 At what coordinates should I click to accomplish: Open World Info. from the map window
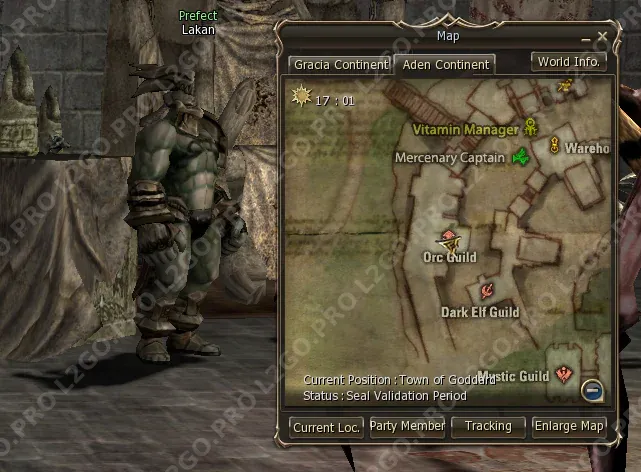click(568, 62)
